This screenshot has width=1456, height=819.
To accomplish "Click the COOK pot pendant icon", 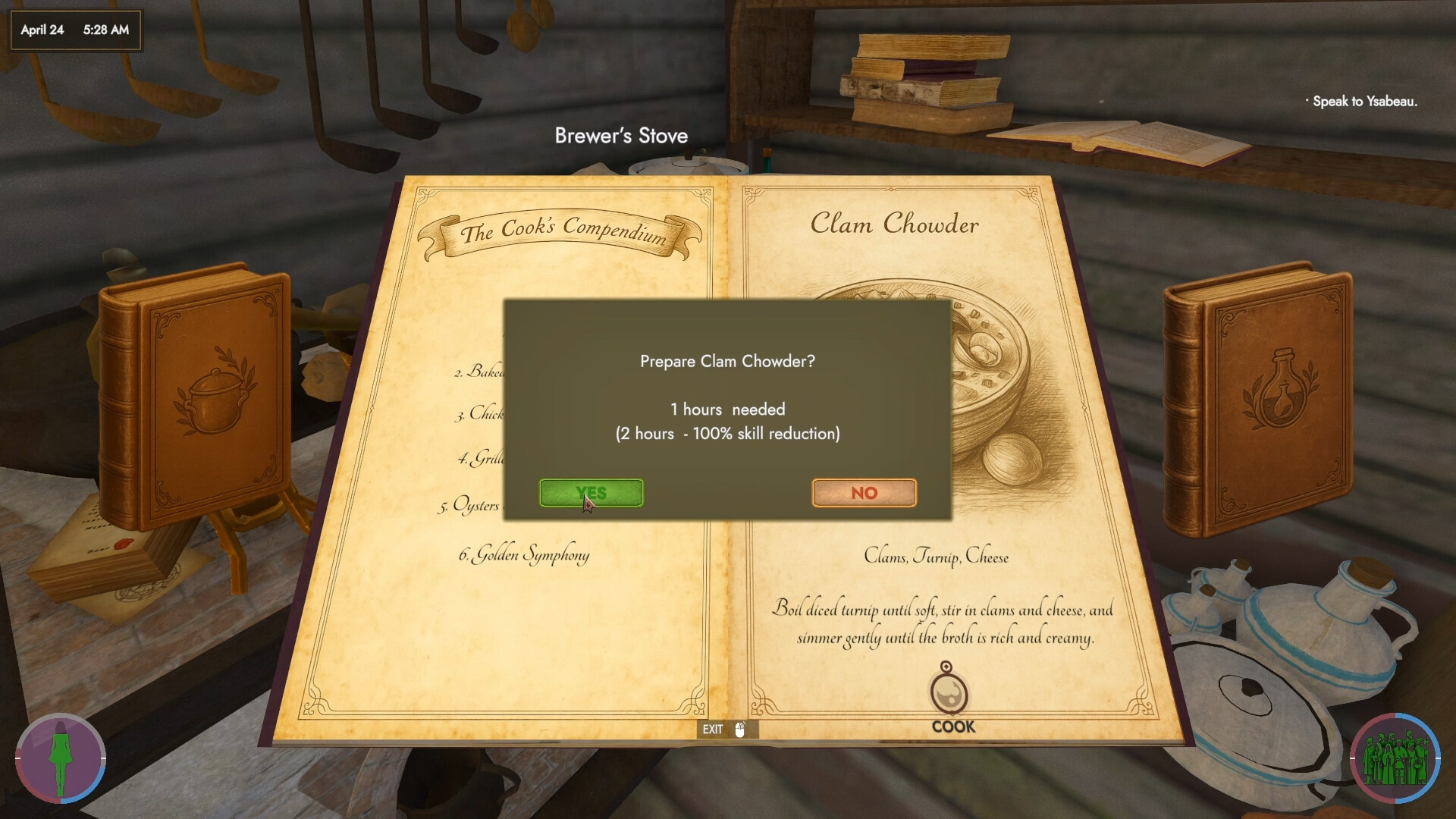I will tap(950, 694).
